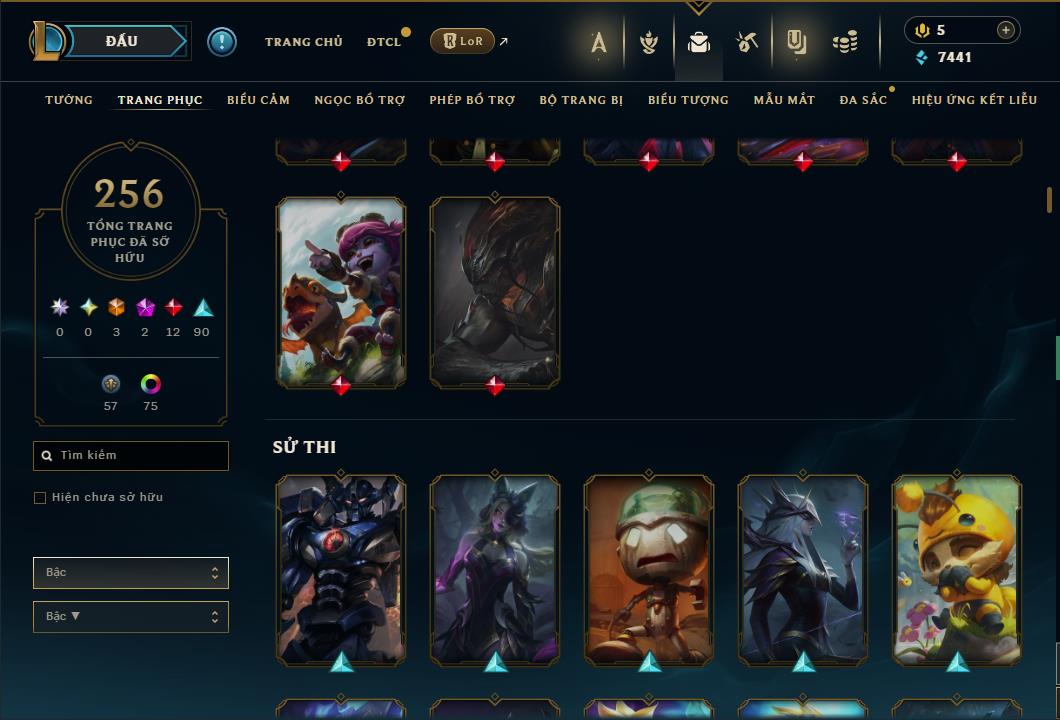Launch the LoR external link
1060x720 pixels.
click(462, 41)
